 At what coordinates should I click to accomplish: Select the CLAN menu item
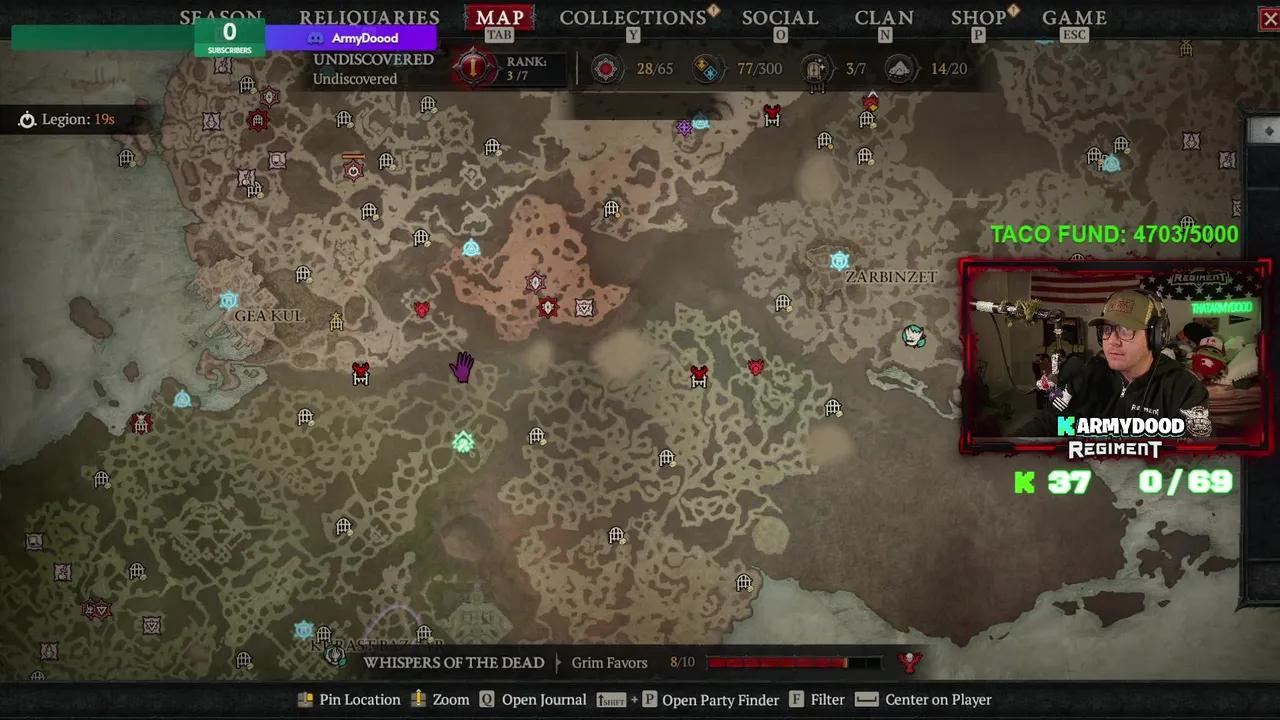coord(884,17)
